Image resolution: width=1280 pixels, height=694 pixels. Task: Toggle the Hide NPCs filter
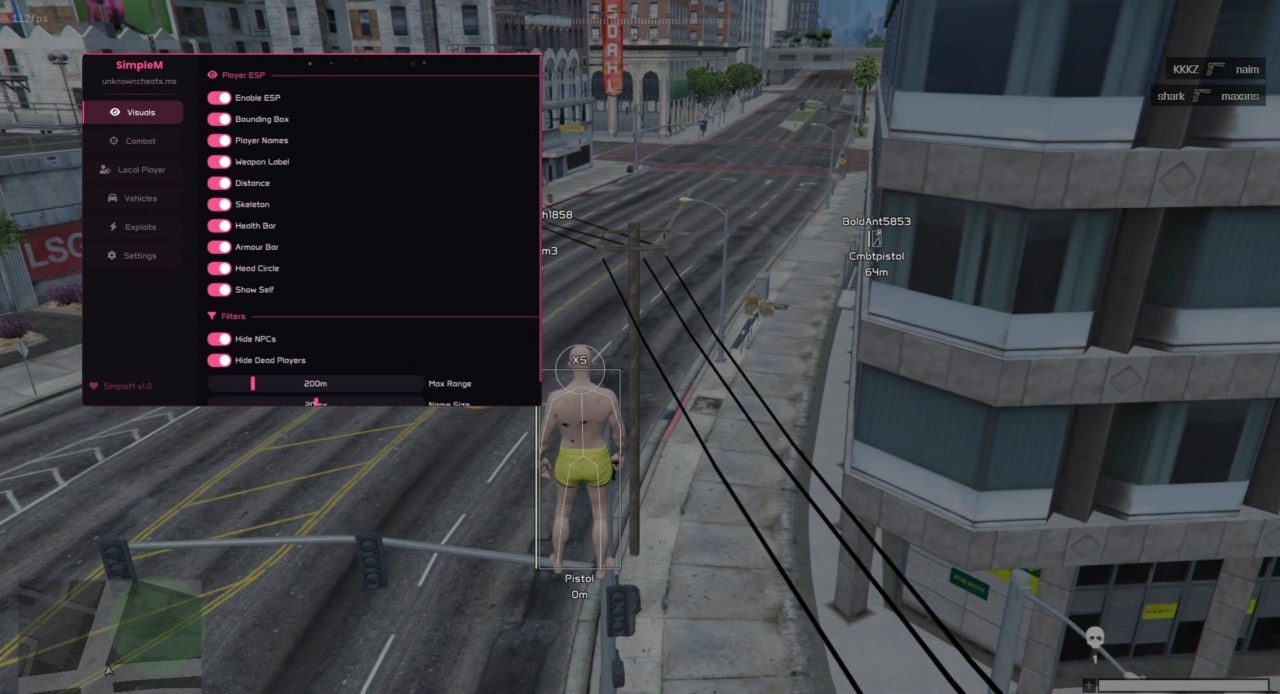219,339
